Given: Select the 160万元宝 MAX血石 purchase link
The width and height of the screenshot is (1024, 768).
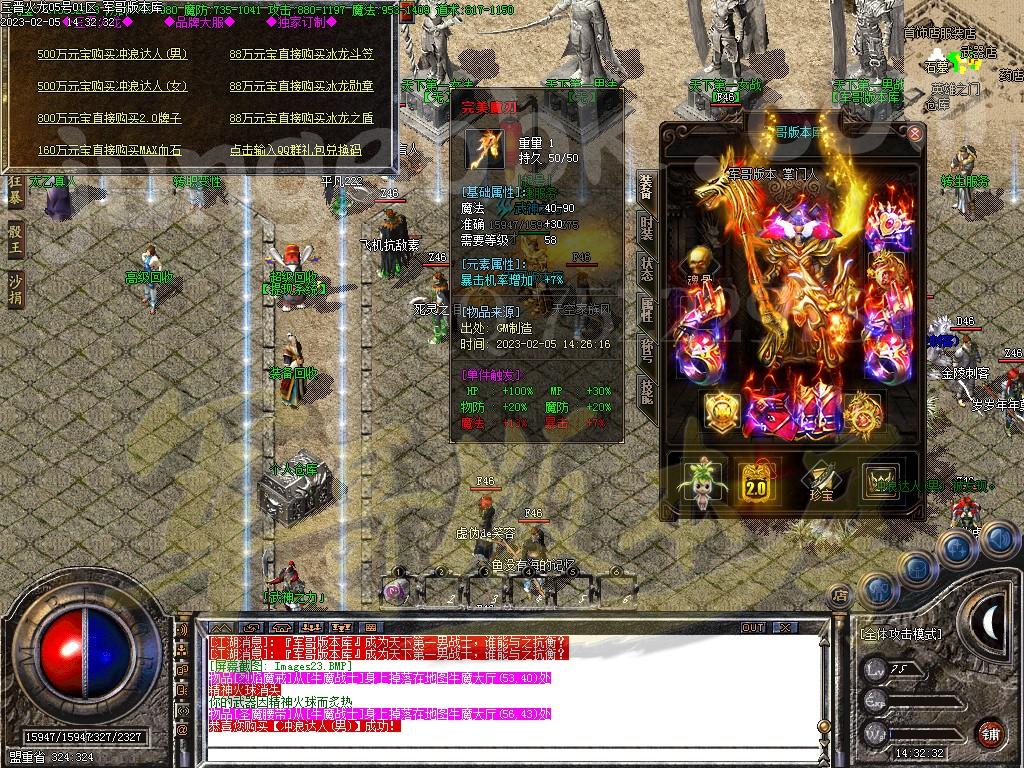Looking at the screenshot, I should (109, 150).
